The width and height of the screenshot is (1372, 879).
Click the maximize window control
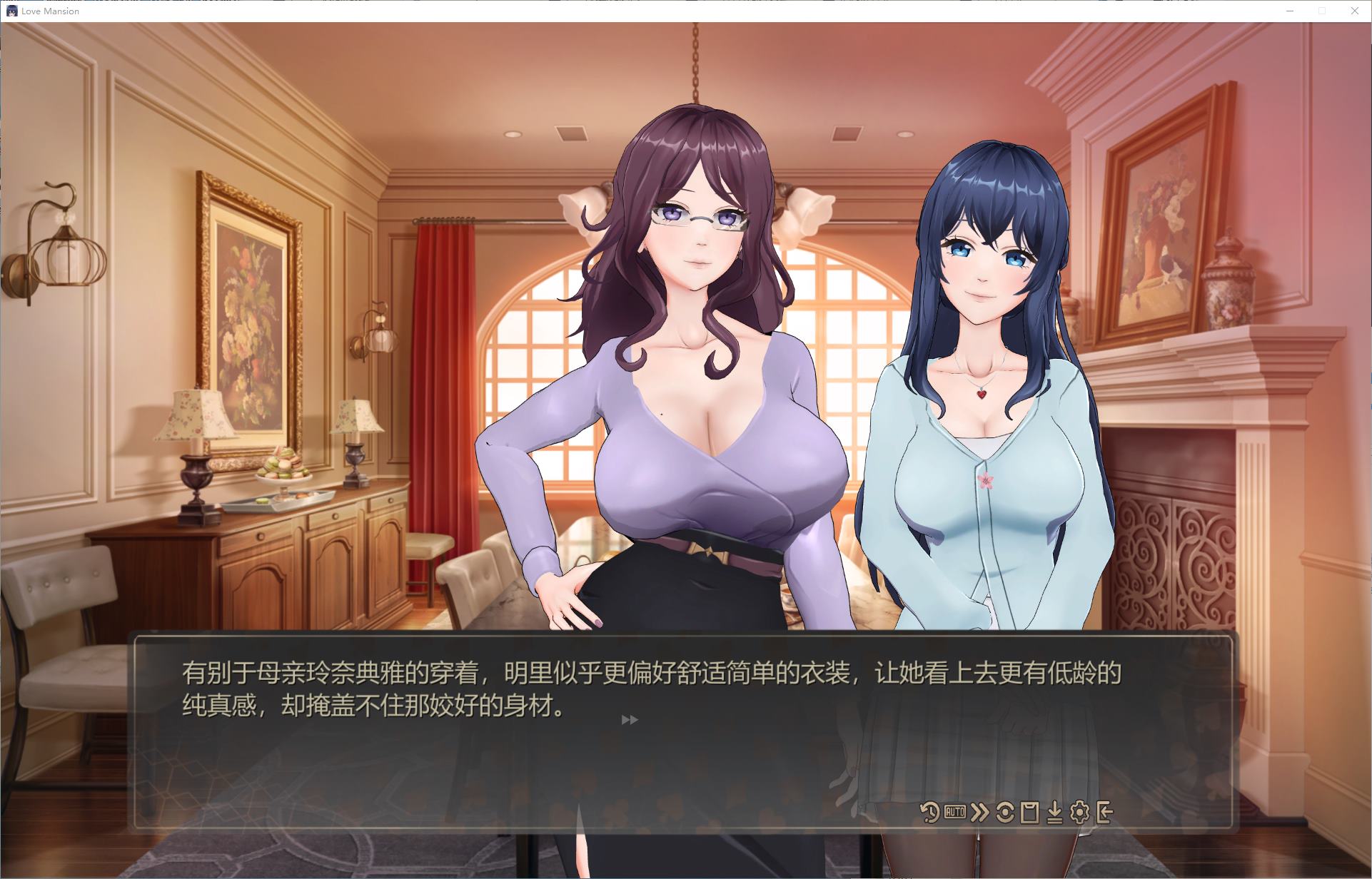[1321, 11]
